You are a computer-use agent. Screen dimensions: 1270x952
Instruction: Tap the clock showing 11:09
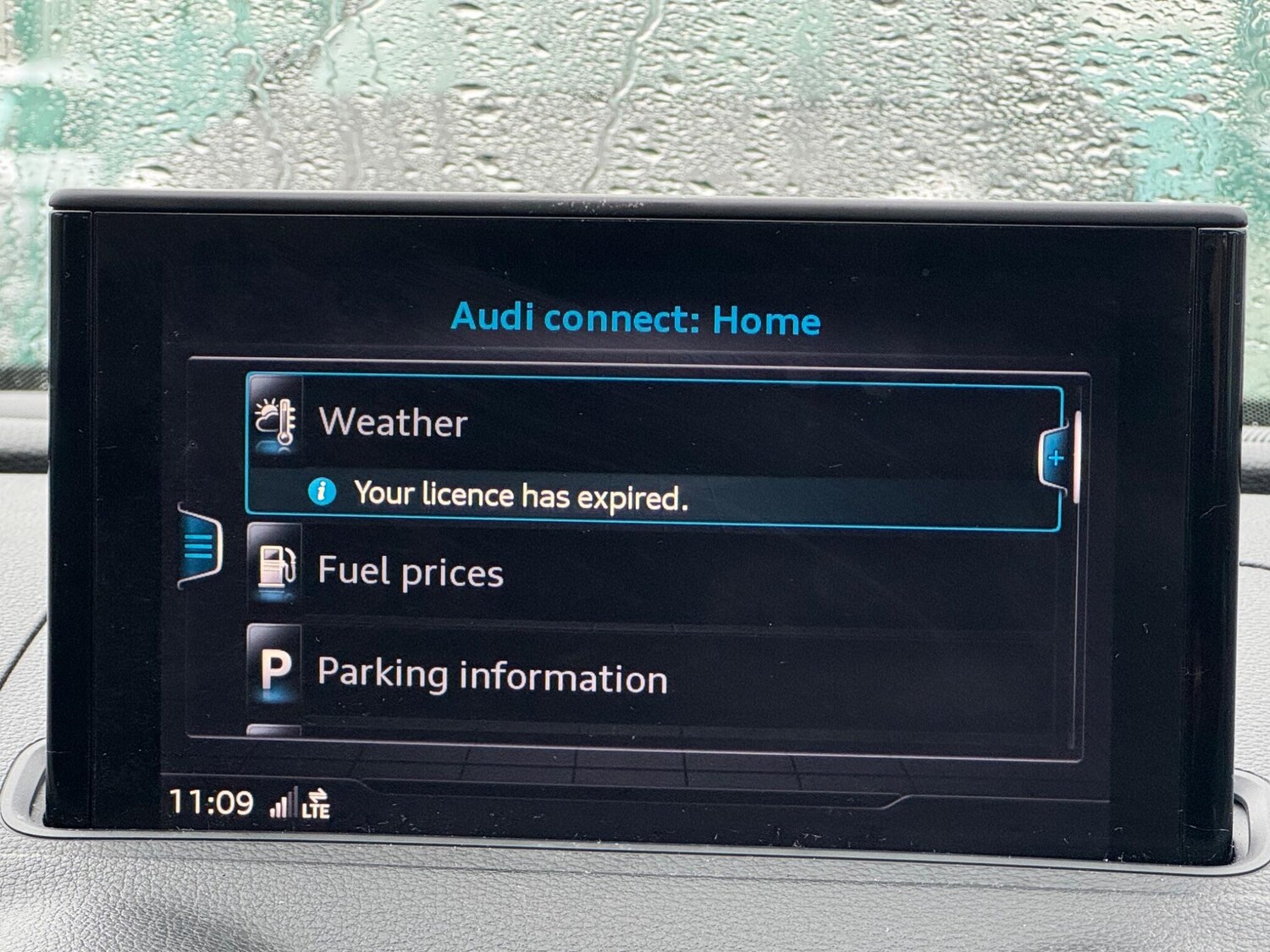pos(209,800)
